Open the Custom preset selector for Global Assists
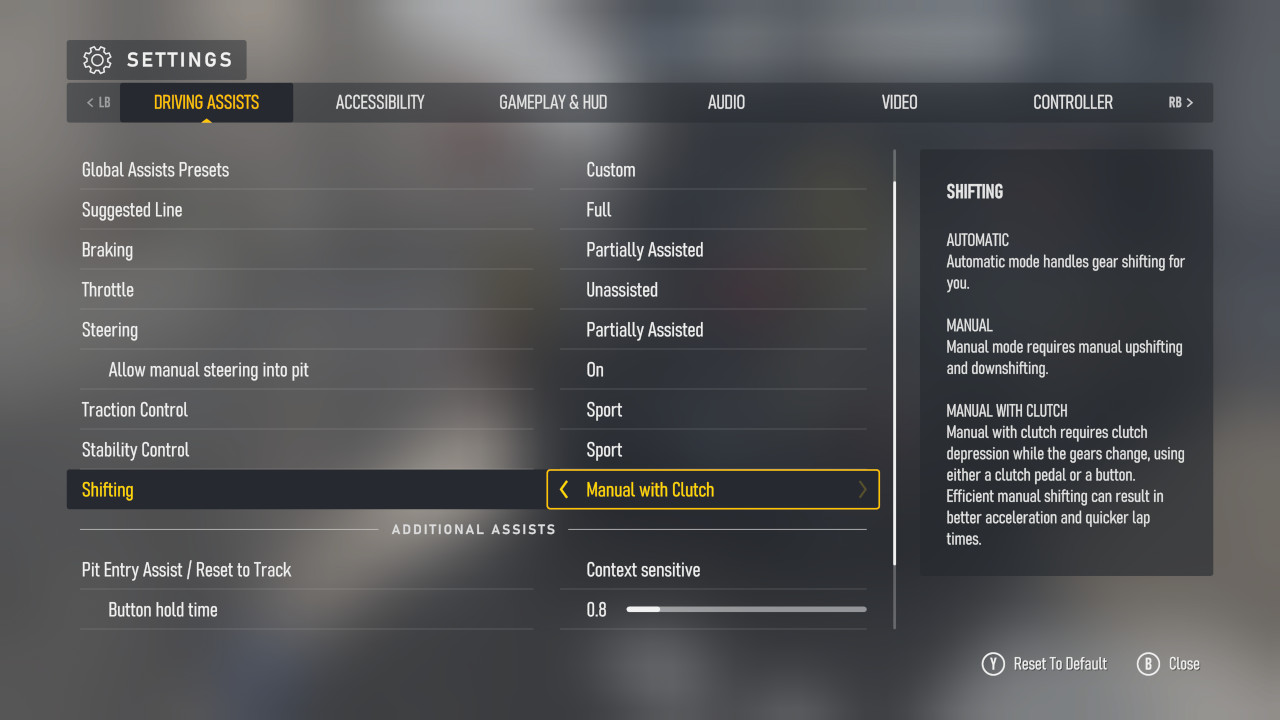Image resolution: width=1280 pixels, height=720 pixels. click(x=713, y=169)
